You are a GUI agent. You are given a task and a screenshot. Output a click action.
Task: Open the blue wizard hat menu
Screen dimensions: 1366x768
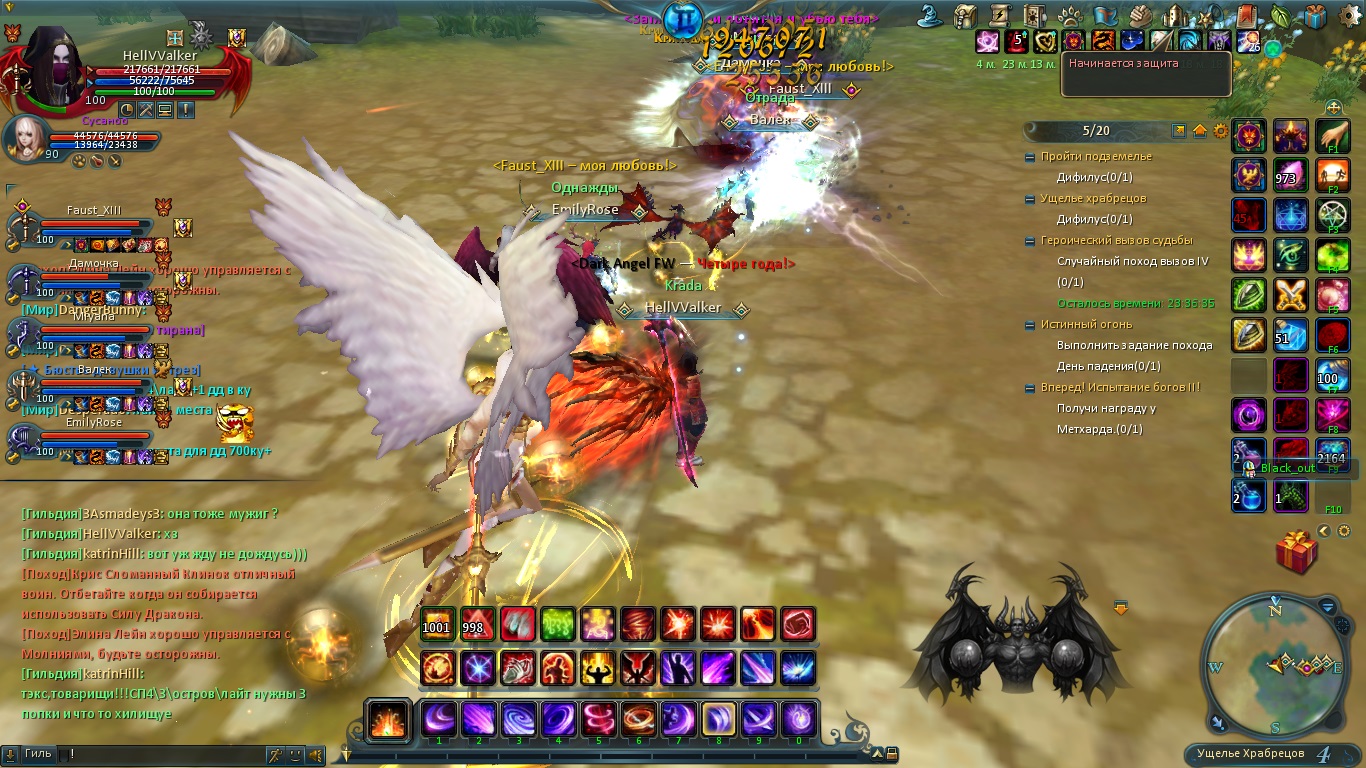tap(932, 16)
